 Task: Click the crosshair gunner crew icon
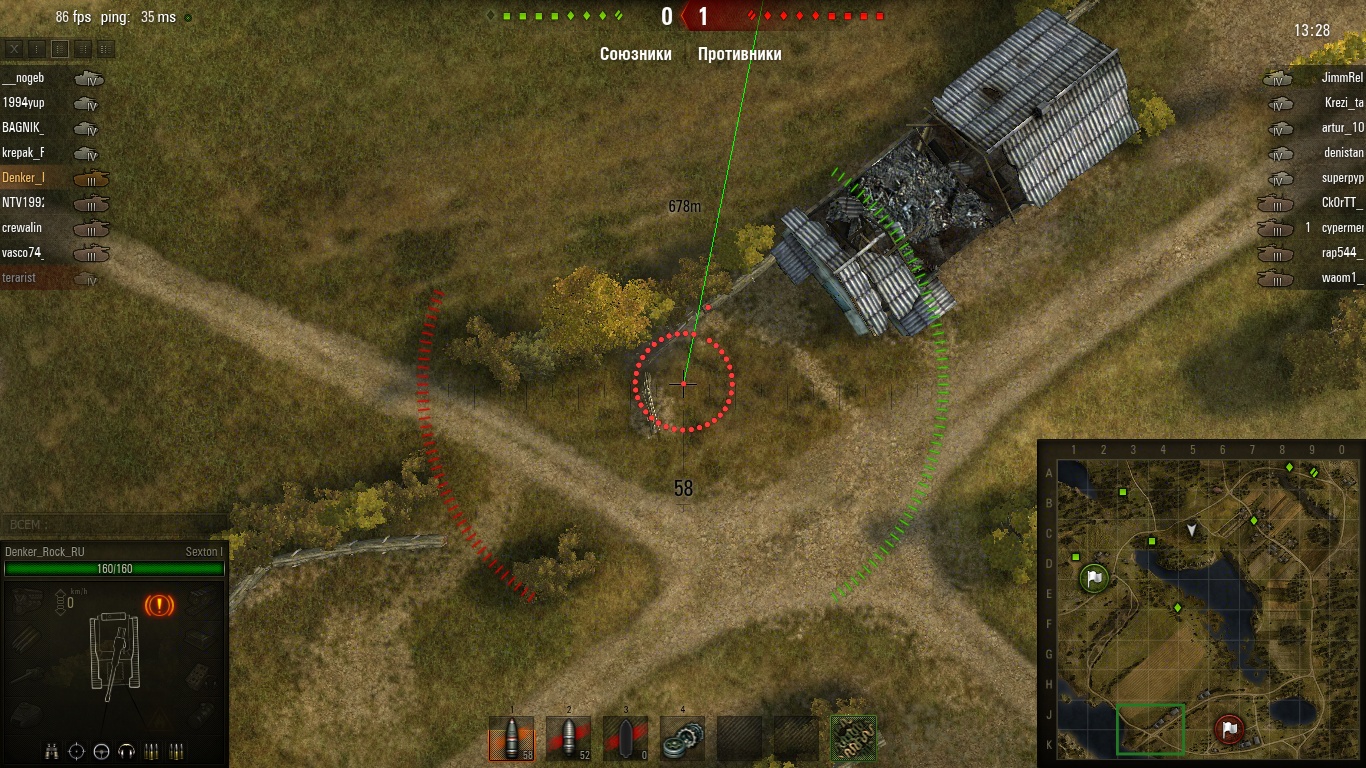(77, 751)
